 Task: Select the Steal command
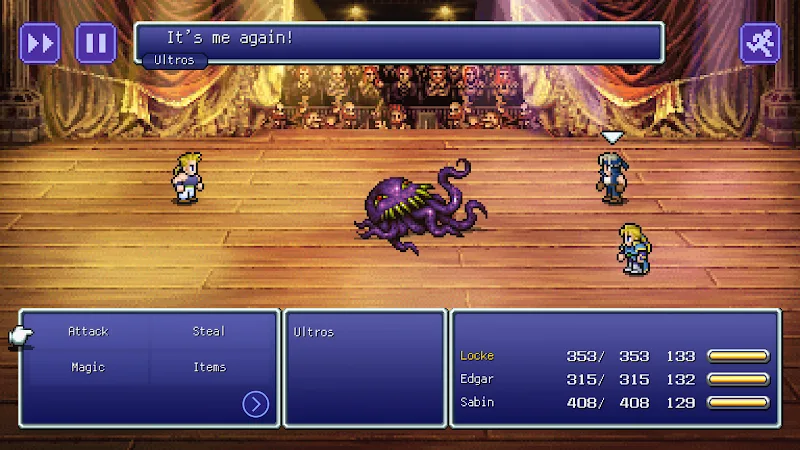coord(209,331)
